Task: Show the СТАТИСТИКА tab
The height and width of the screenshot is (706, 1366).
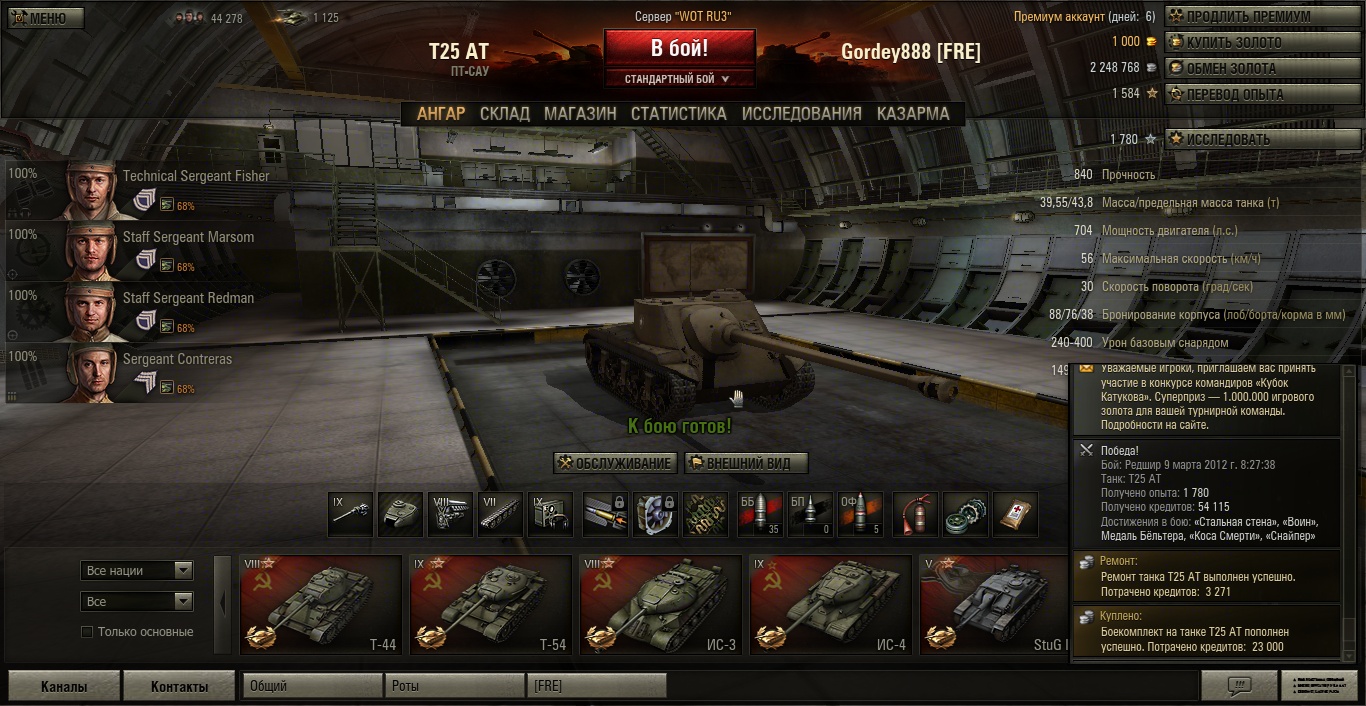Action: [678, 114]
